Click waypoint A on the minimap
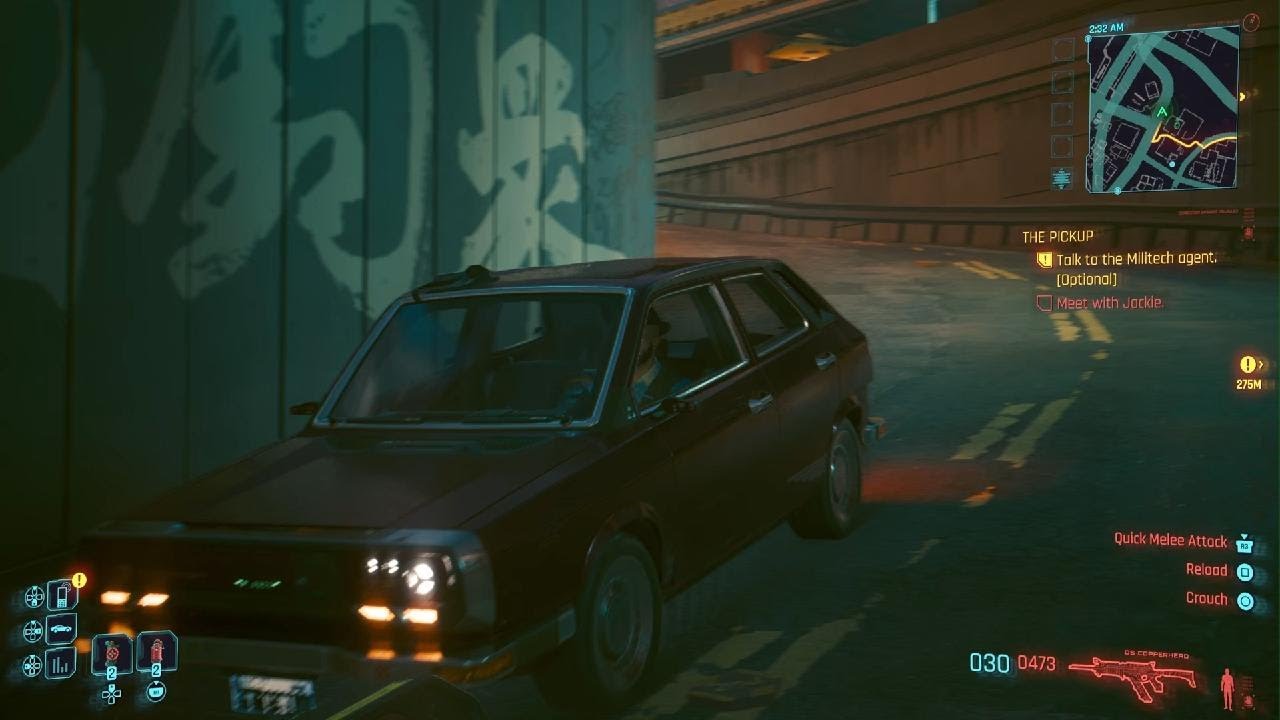 coord(1163,110)
